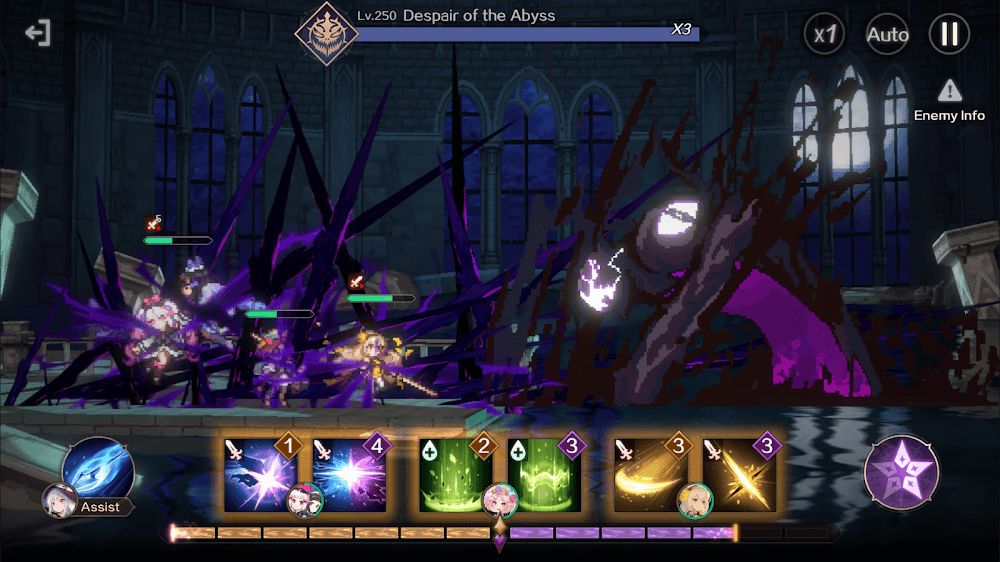Viewport: 1000px width, 562px height.
Task: Pause the battle
Action: [949, 35]
